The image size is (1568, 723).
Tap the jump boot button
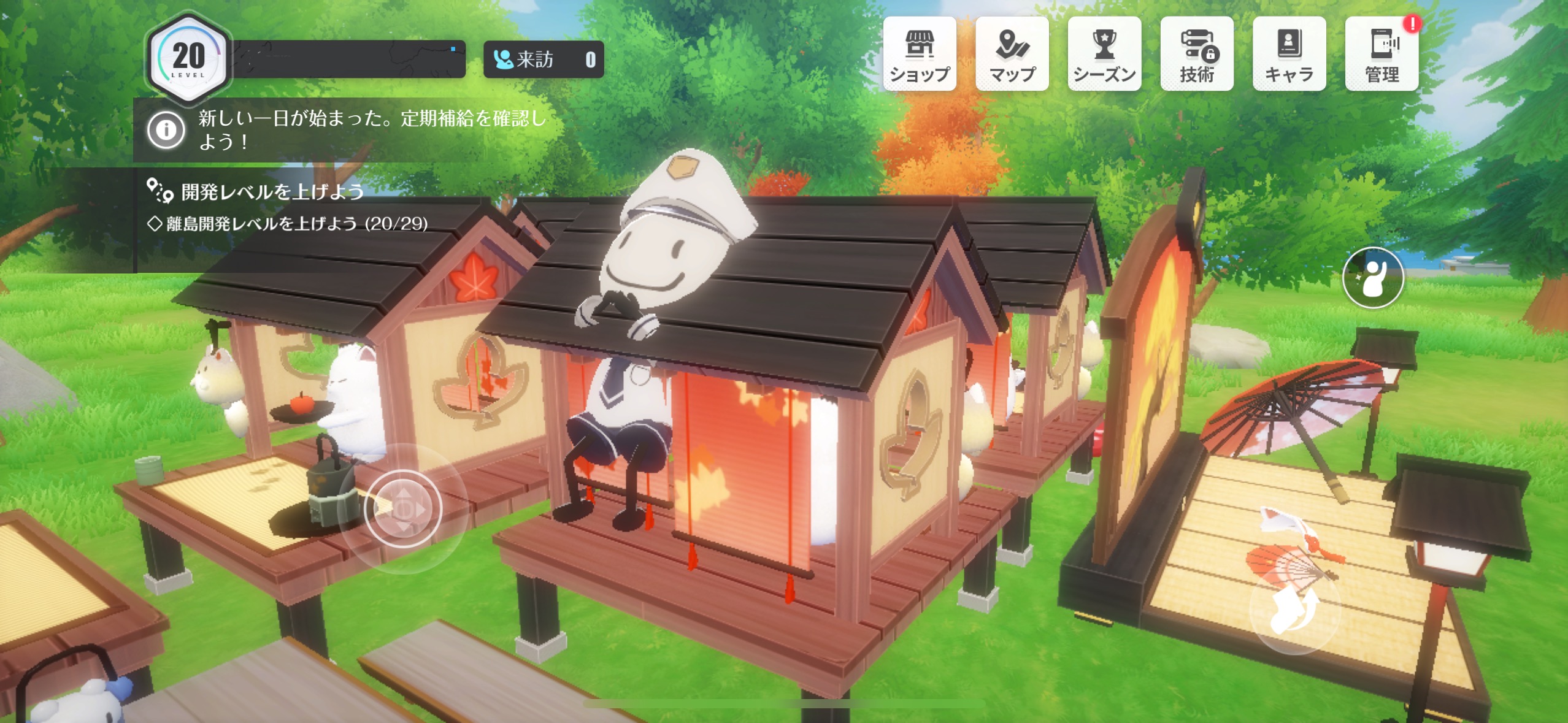pyautogui.click(x=1293, y=610)
